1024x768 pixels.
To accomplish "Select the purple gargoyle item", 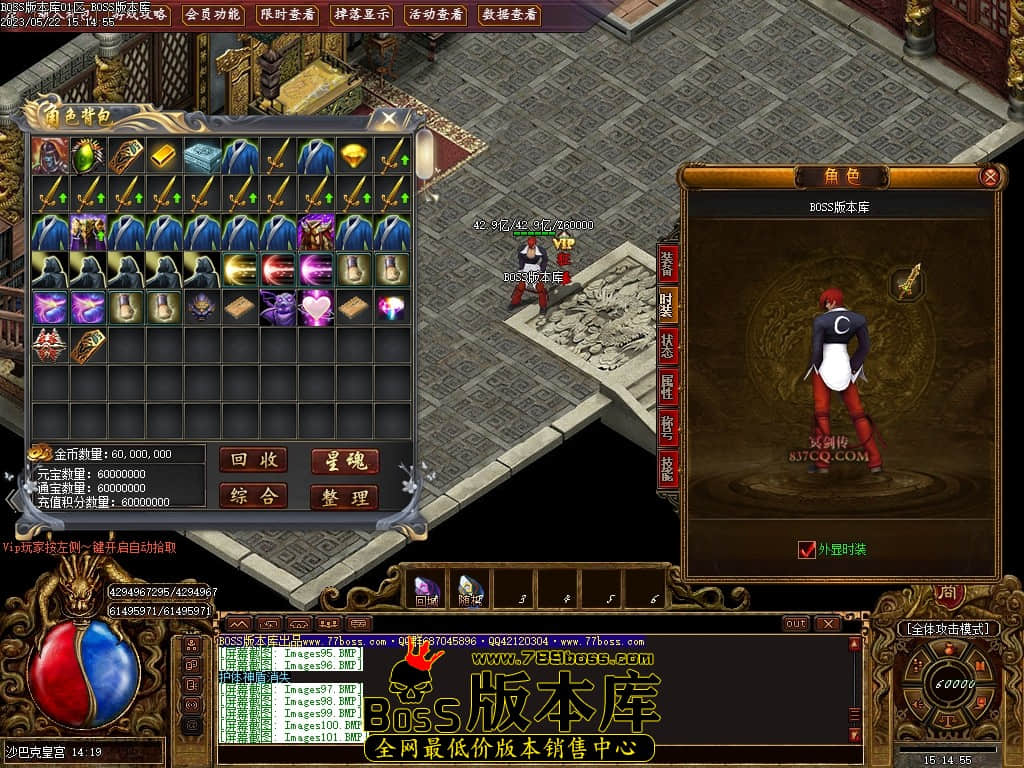I will coord(278,307).
